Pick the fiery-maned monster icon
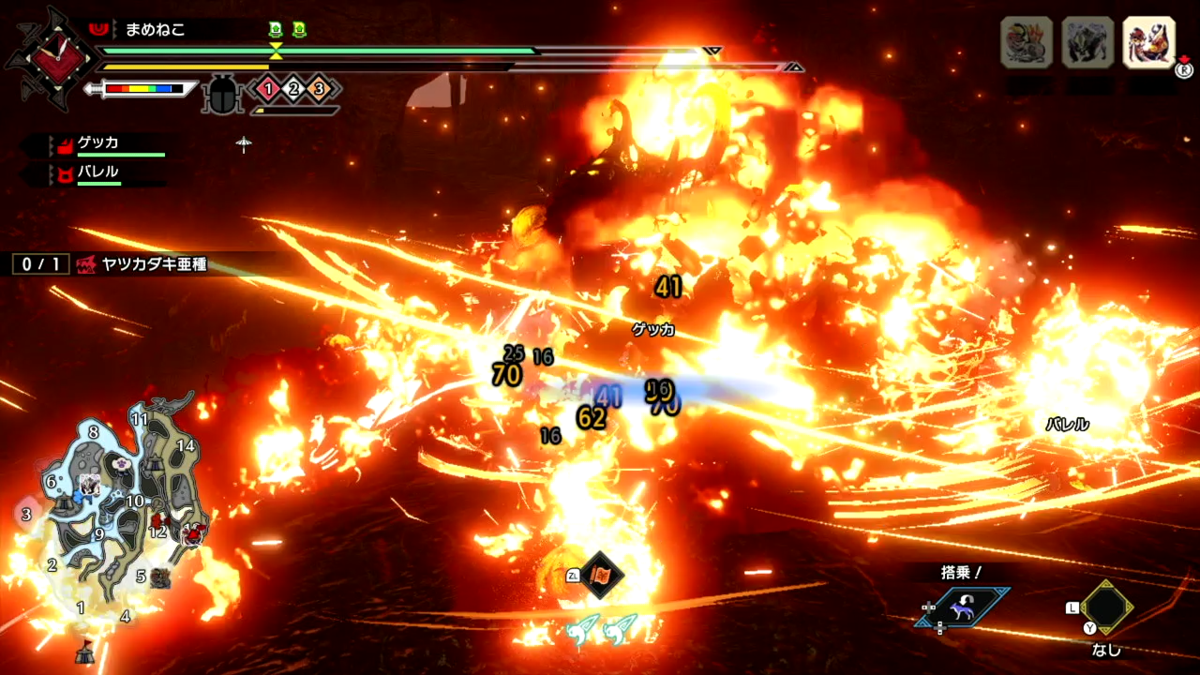 (x=1026, y=43)
